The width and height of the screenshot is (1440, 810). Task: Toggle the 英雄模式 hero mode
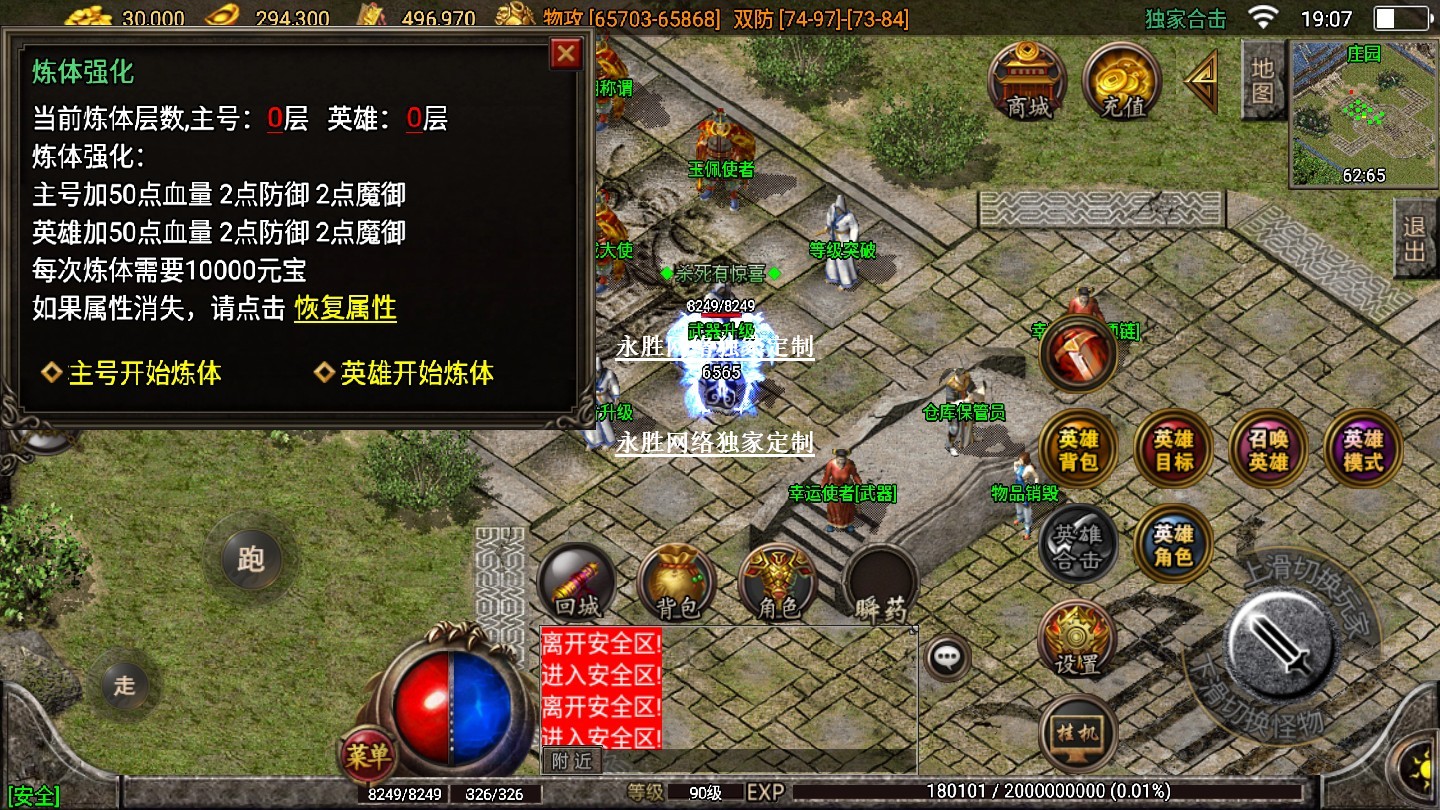1362,449
